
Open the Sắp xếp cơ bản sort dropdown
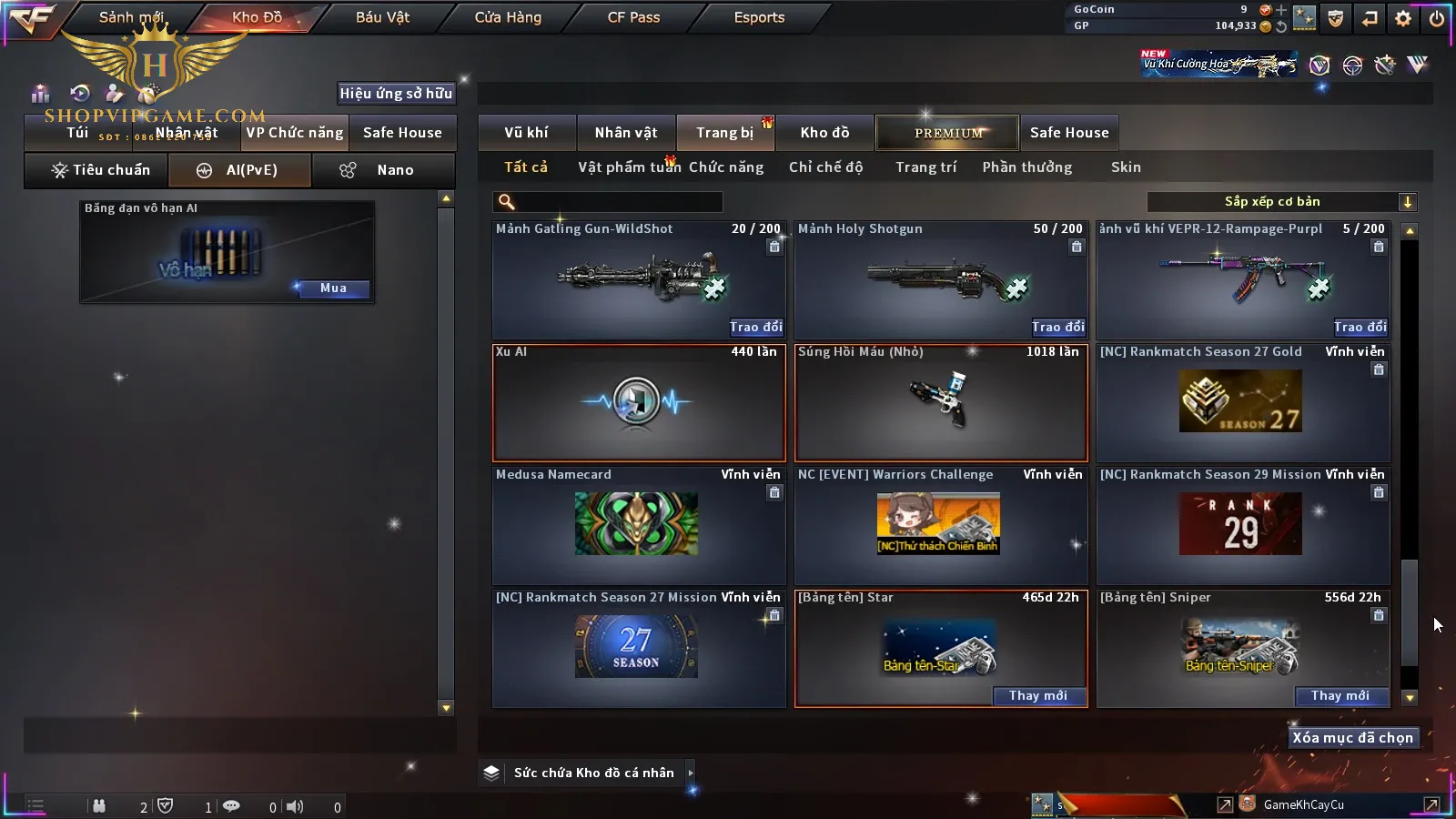pyautogui.click(x=1281, y=202)
